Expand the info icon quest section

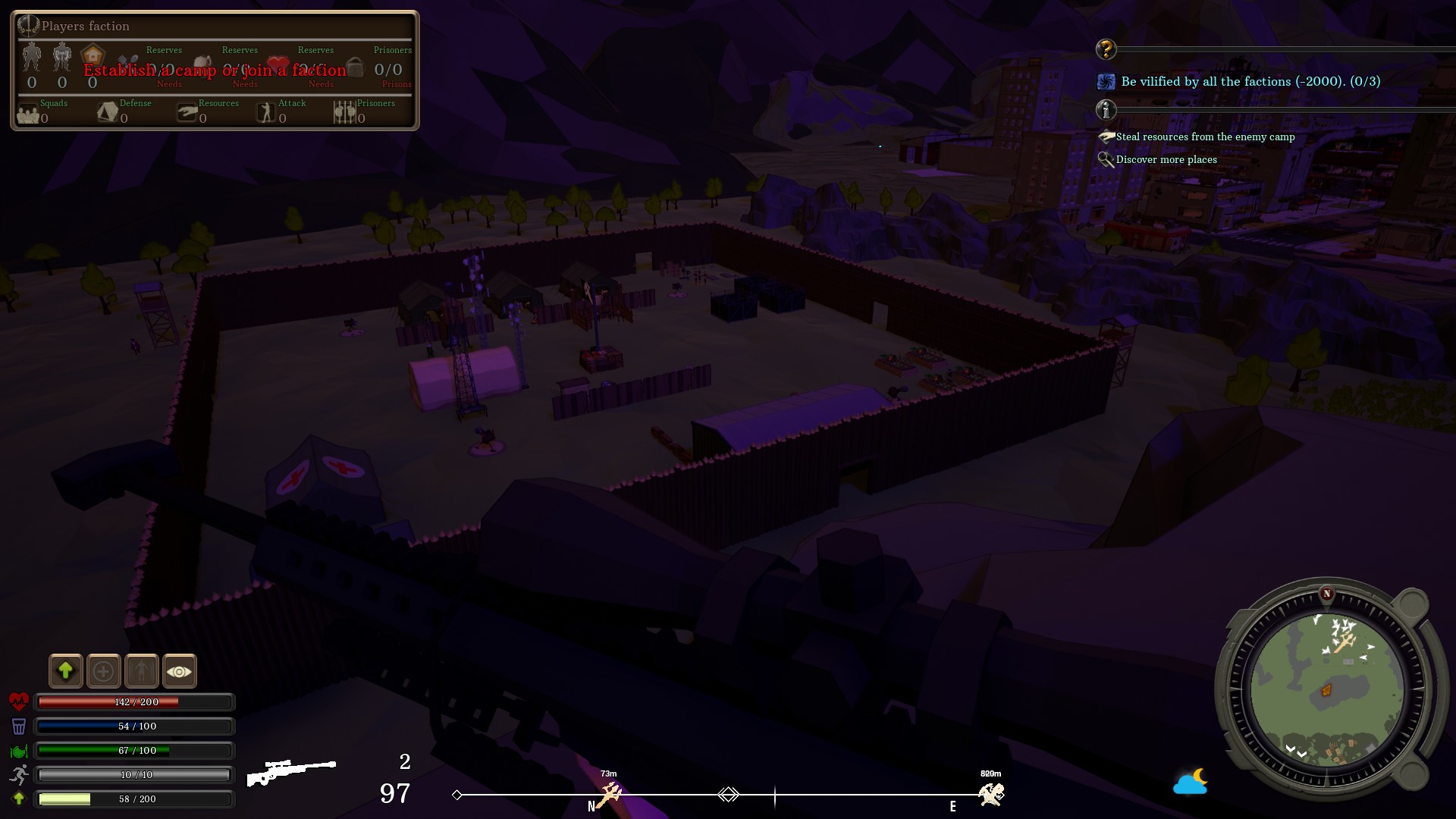point(1106,110)
